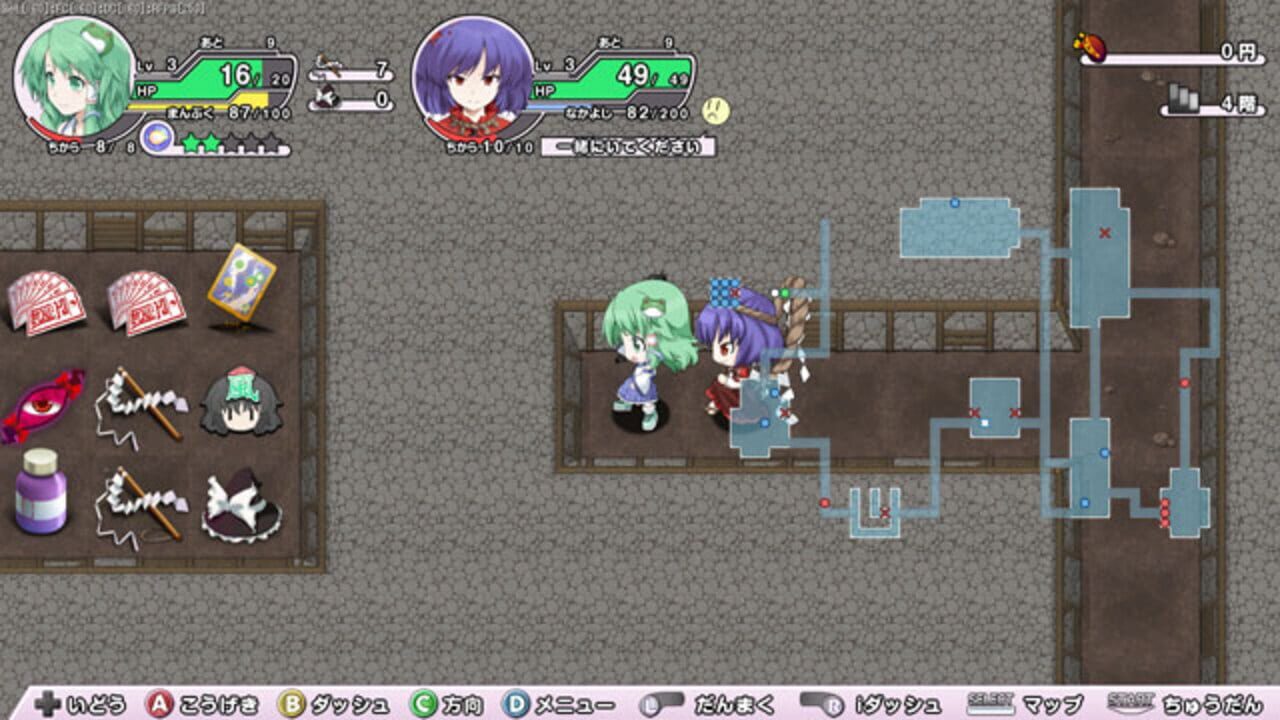Click the blue orb icon near Sanae's stars
Screen dimensions: 1280x720
157,140
